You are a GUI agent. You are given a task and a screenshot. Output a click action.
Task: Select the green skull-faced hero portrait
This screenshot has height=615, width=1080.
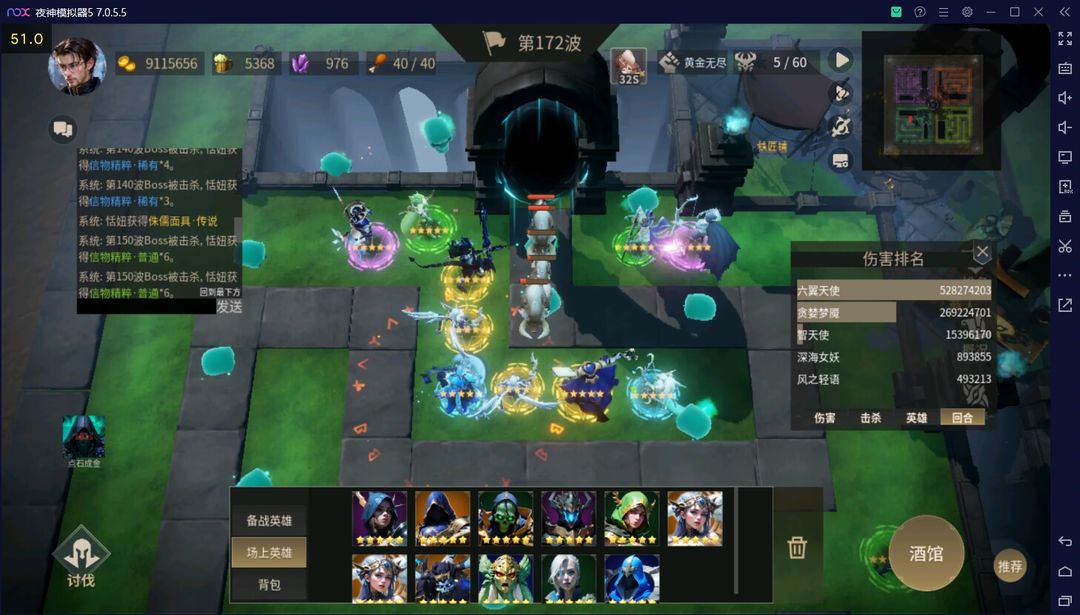point(505,517)
